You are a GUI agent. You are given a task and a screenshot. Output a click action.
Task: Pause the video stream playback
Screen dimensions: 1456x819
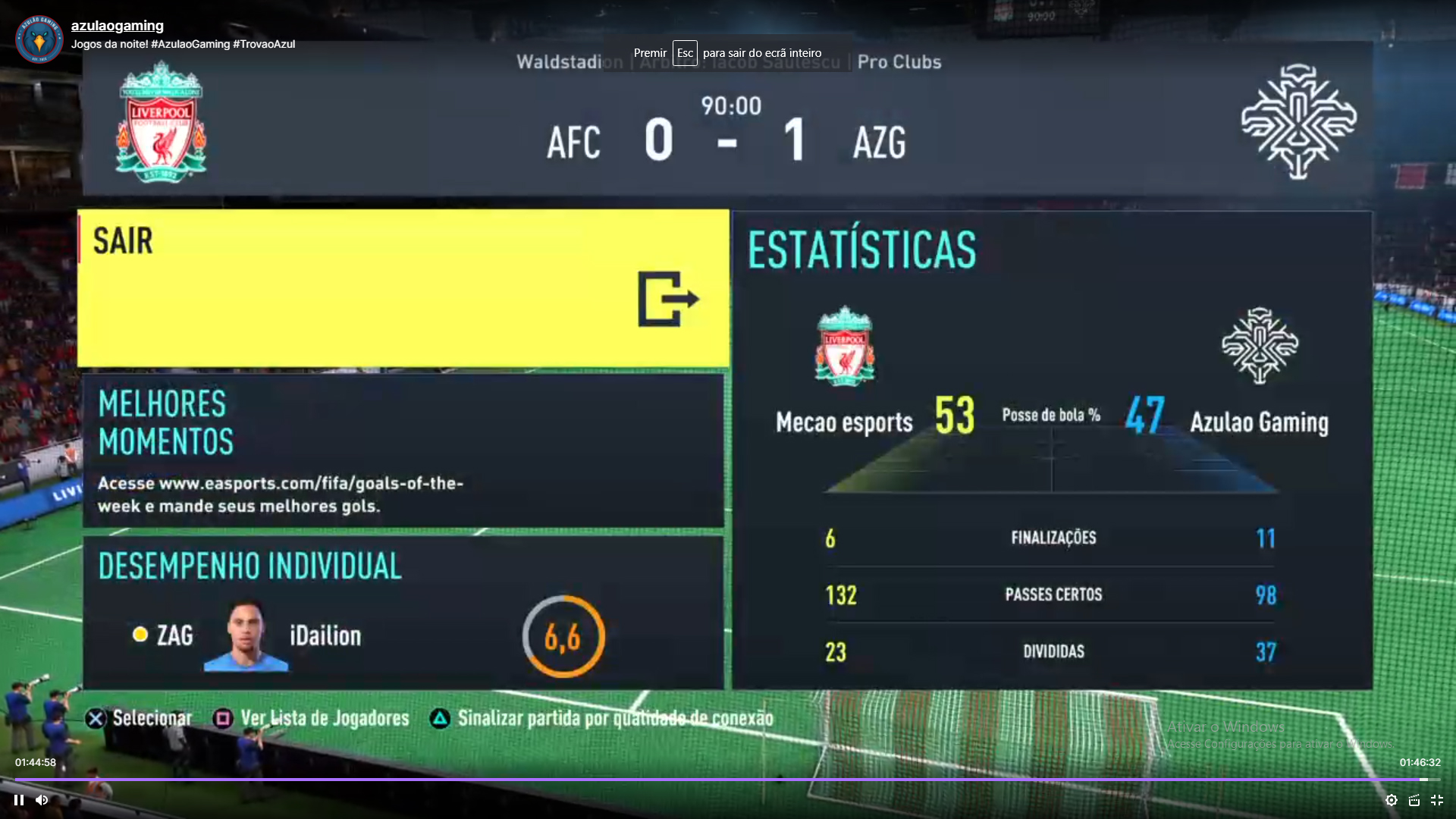(19, 800)
